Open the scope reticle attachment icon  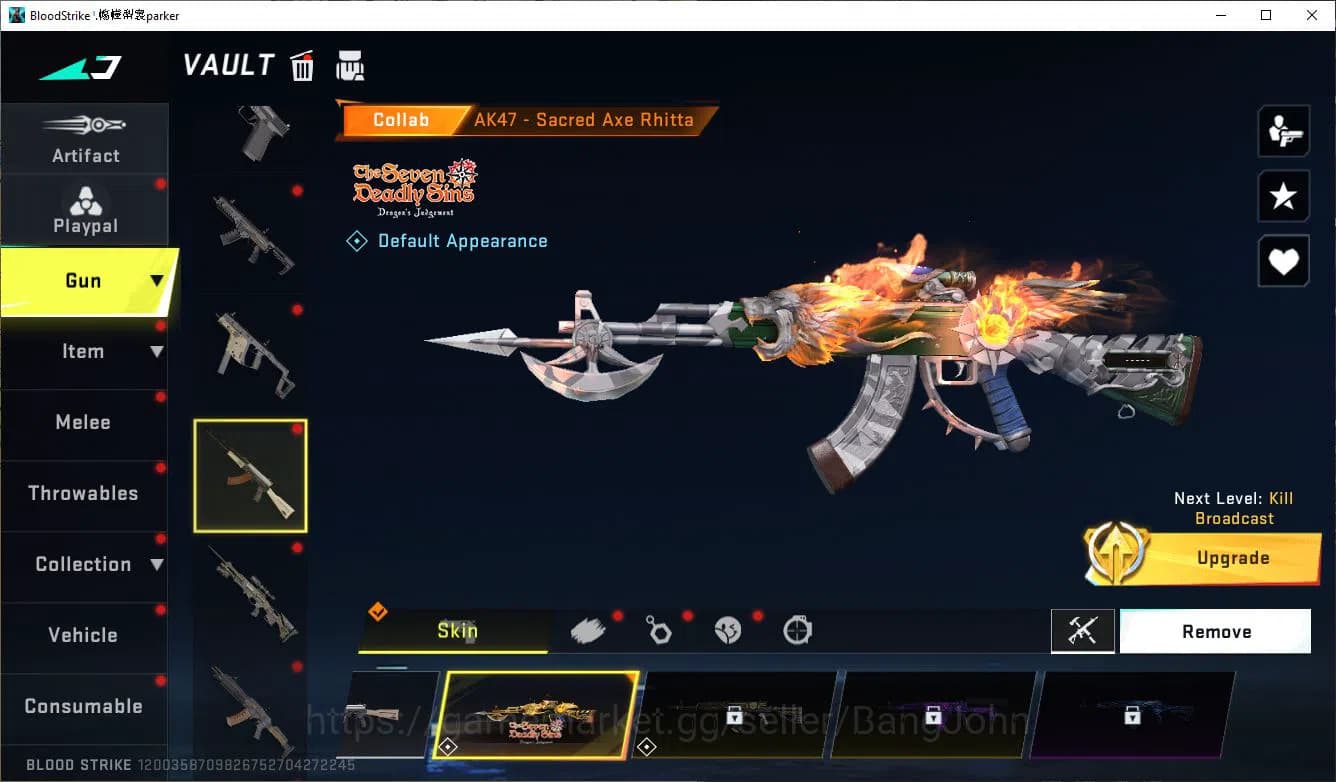pyautogui.click(x=797, y=630)
